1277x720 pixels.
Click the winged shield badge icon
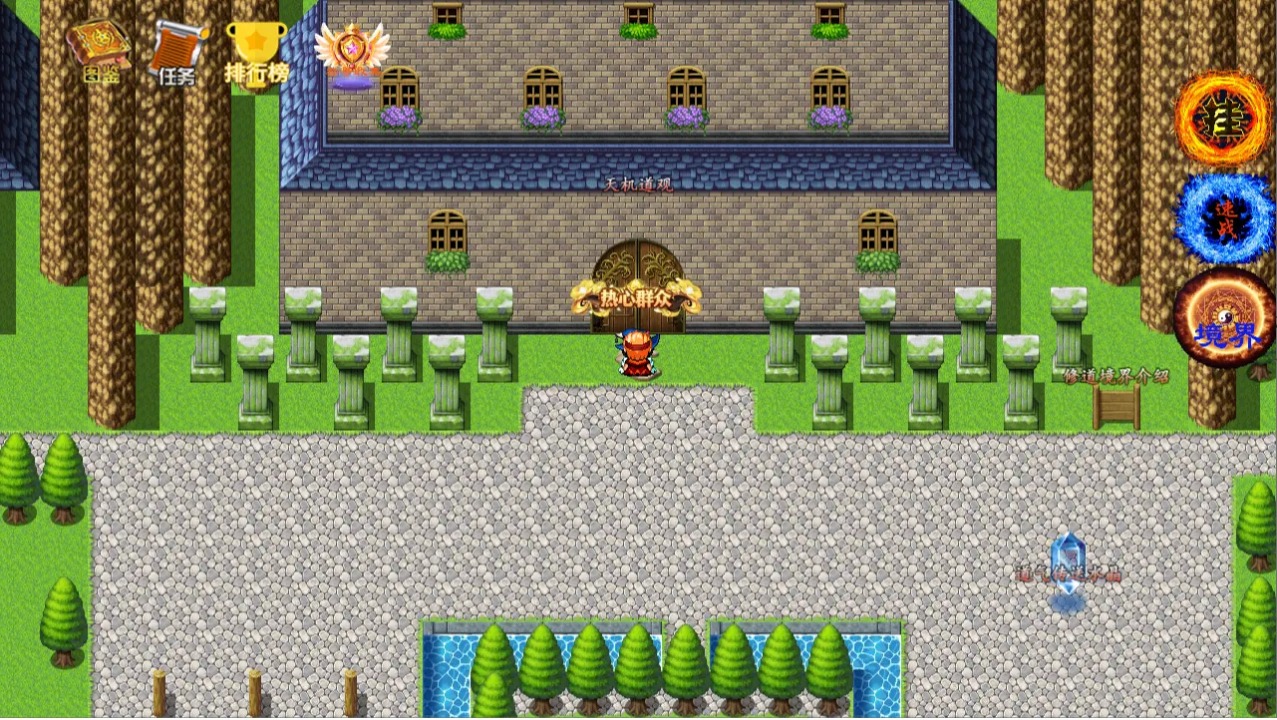(x=352, y=55)
